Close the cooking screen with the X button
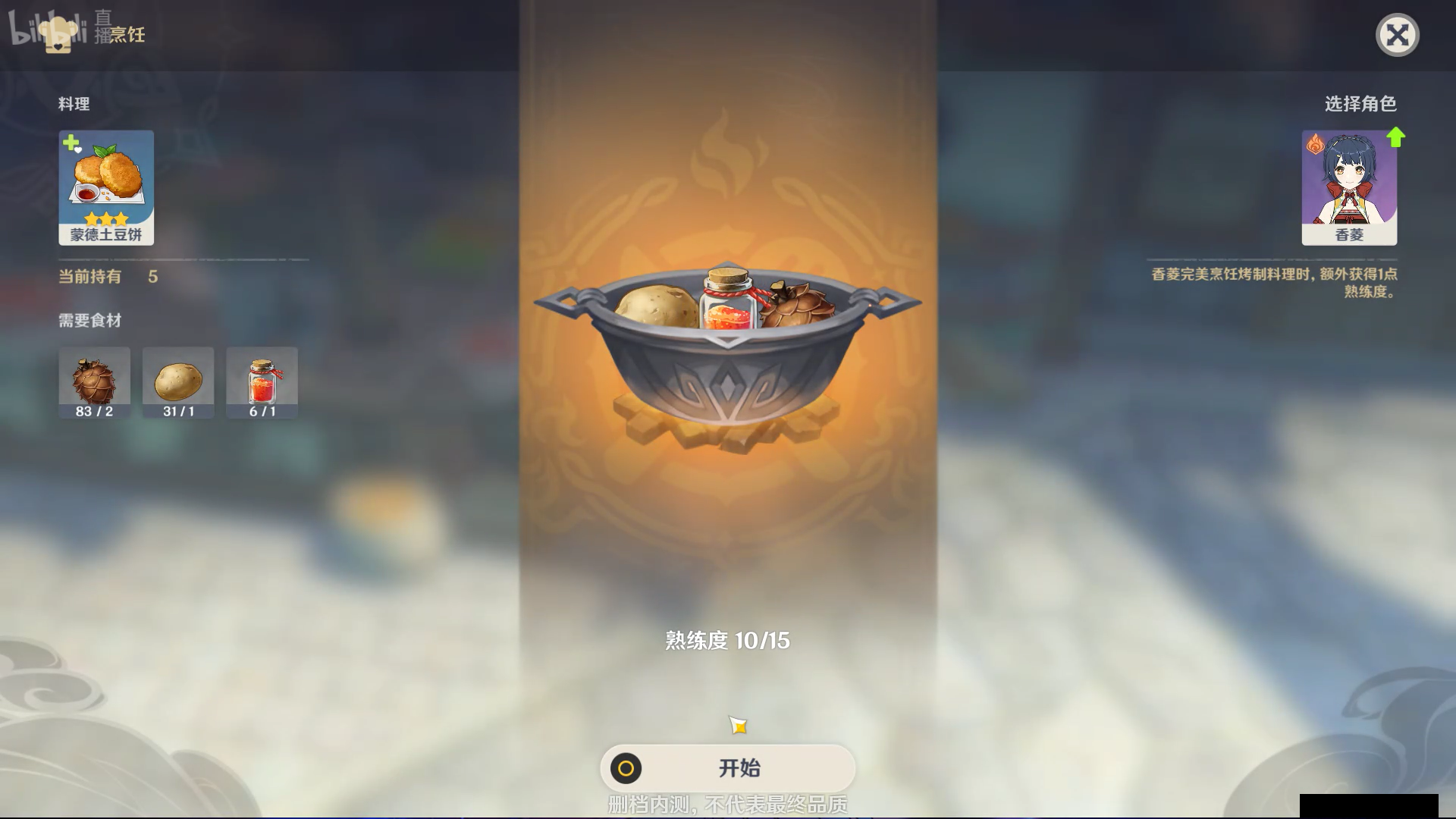The image size is (1456, 819). coord(1398,34)
